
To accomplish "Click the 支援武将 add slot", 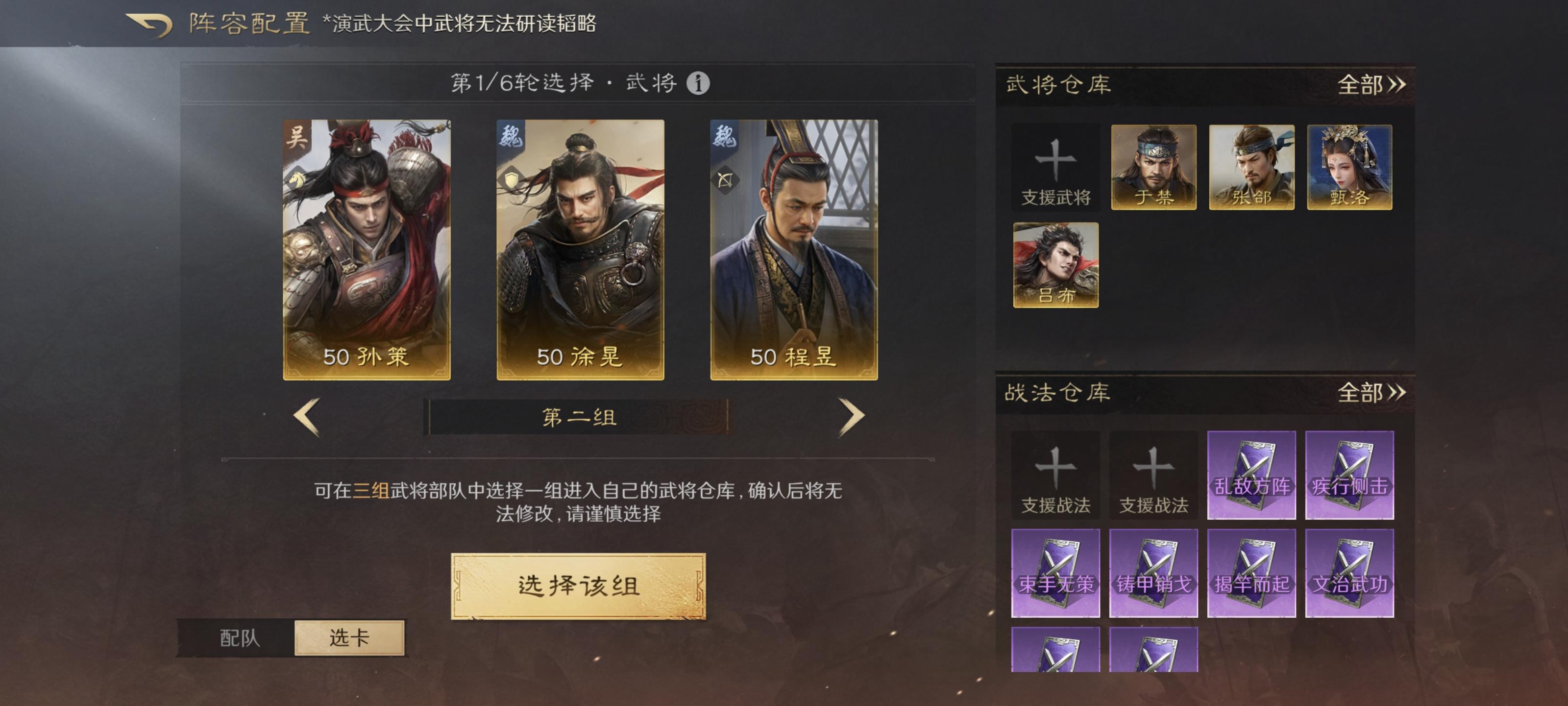I will point(1057,172).
